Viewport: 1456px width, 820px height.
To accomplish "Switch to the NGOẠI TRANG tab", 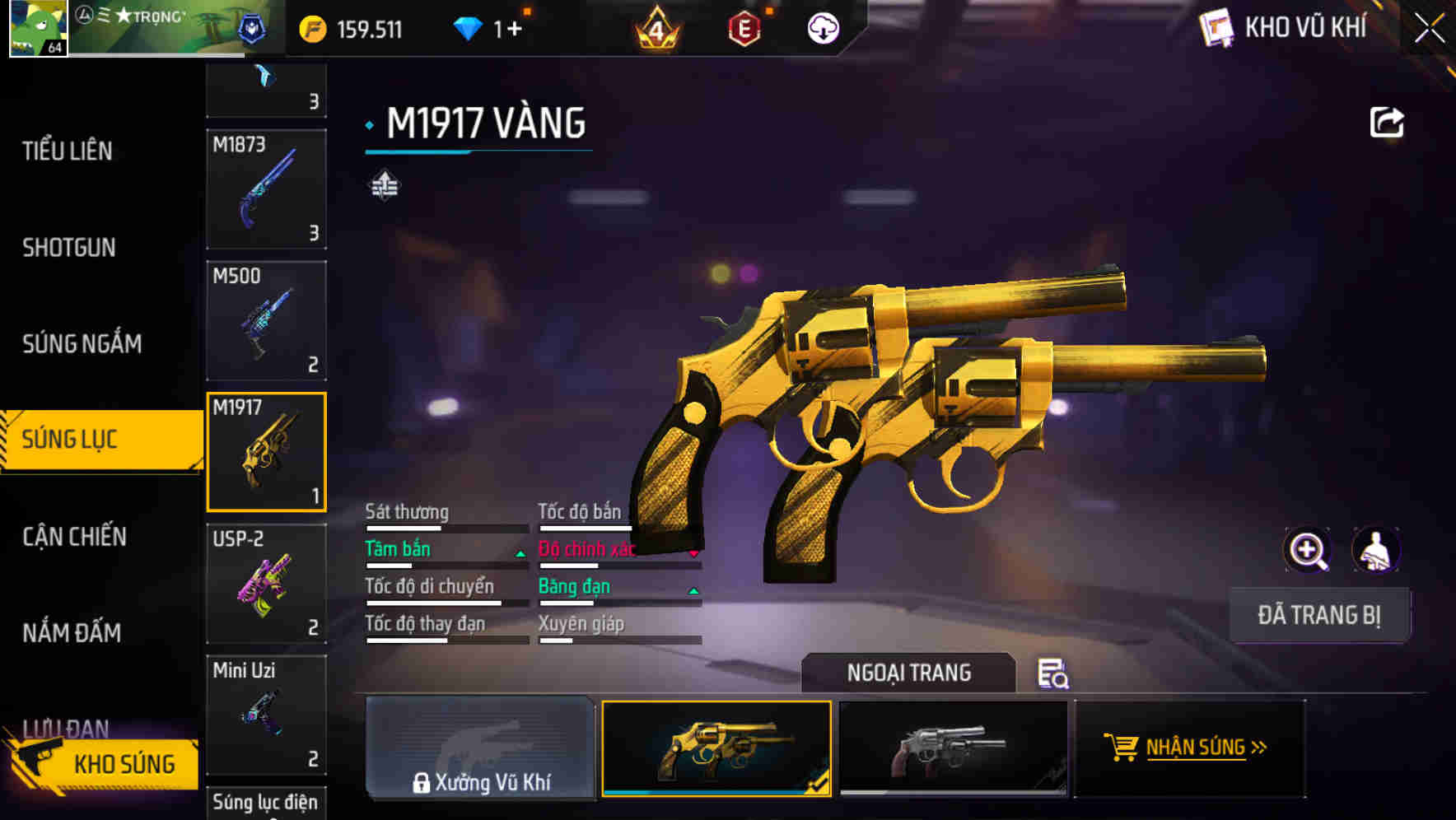I will click(x=909, y=673).
